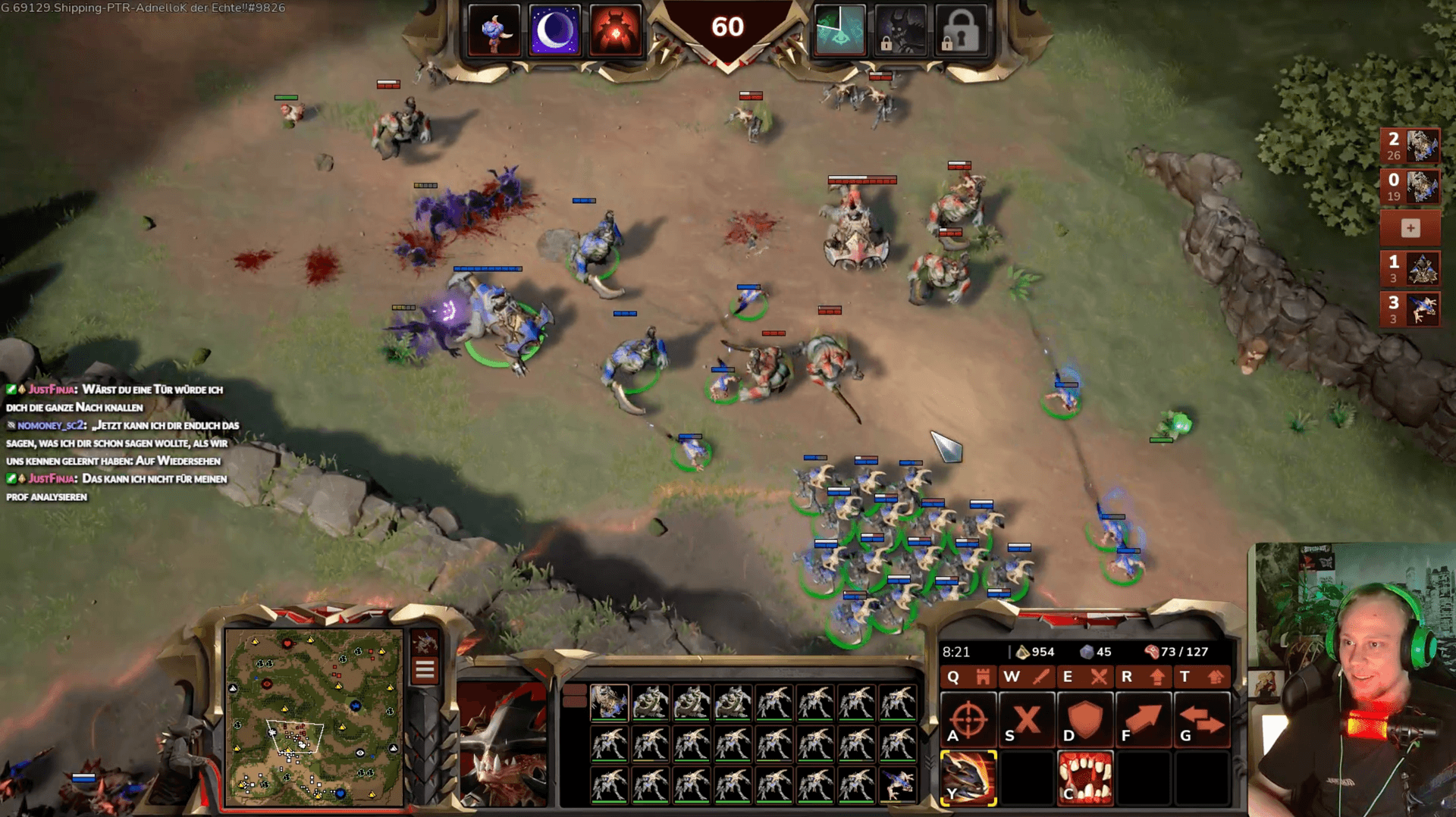Select the R upgrade arrow tab
This screenshot has height=817, width=1456.
[1143, 676]
